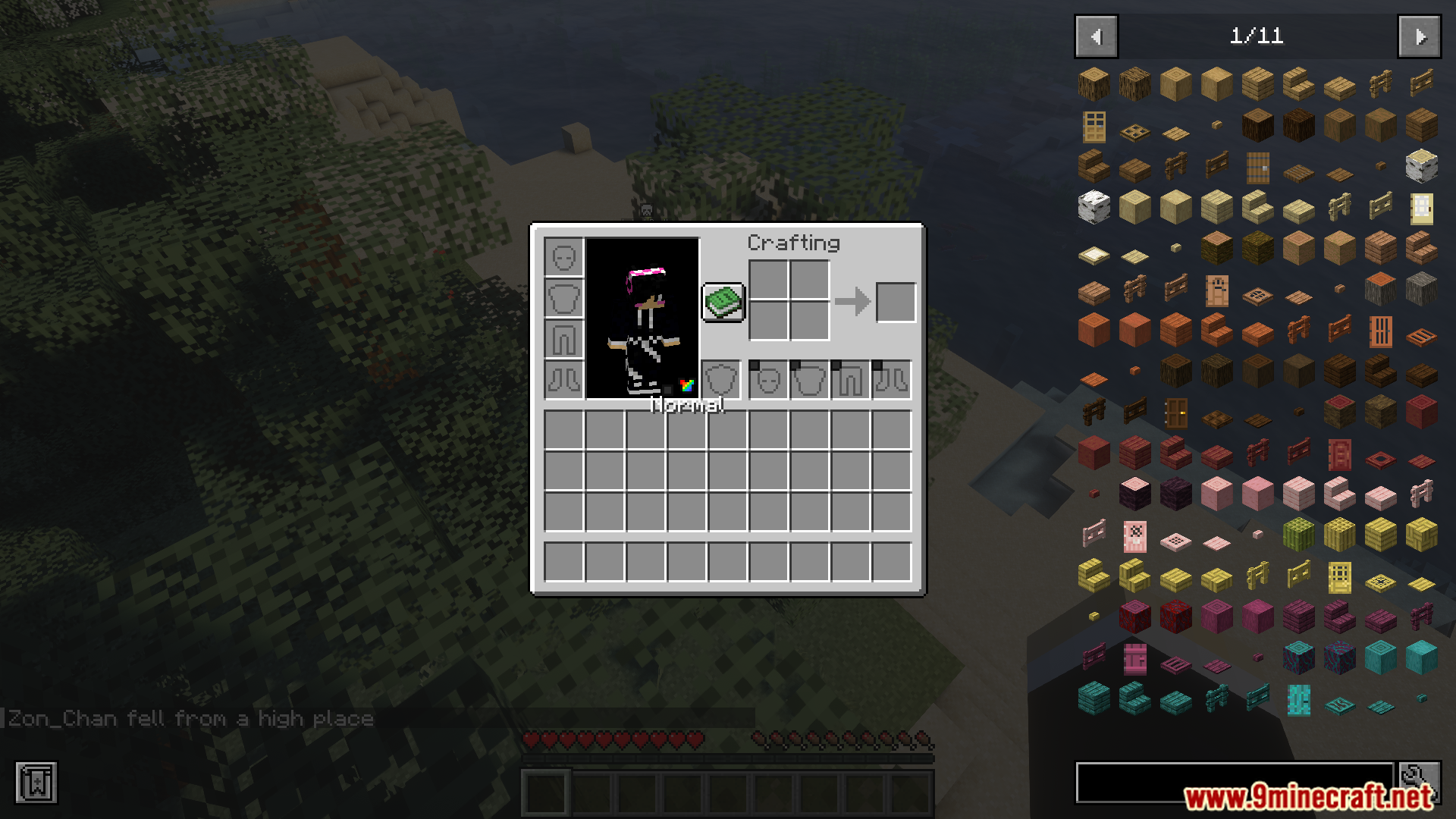
Task: Open the wrench config button
Action: [1419, 780]
